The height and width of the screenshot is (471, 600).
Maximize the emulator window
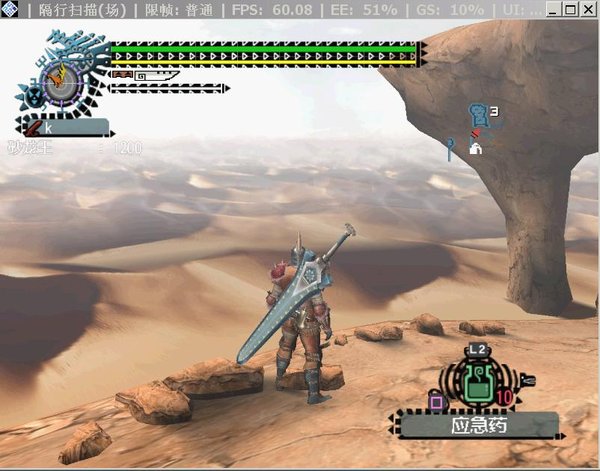571,10
